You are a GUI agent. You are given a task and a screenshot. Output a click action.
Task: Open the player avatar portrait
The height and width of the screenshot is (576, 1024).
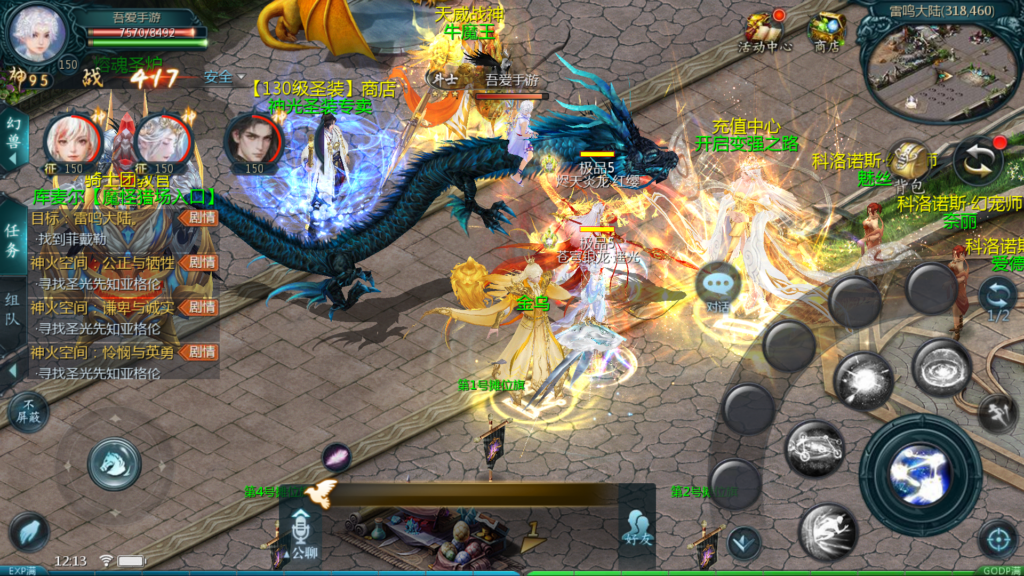tap(36, 36)
